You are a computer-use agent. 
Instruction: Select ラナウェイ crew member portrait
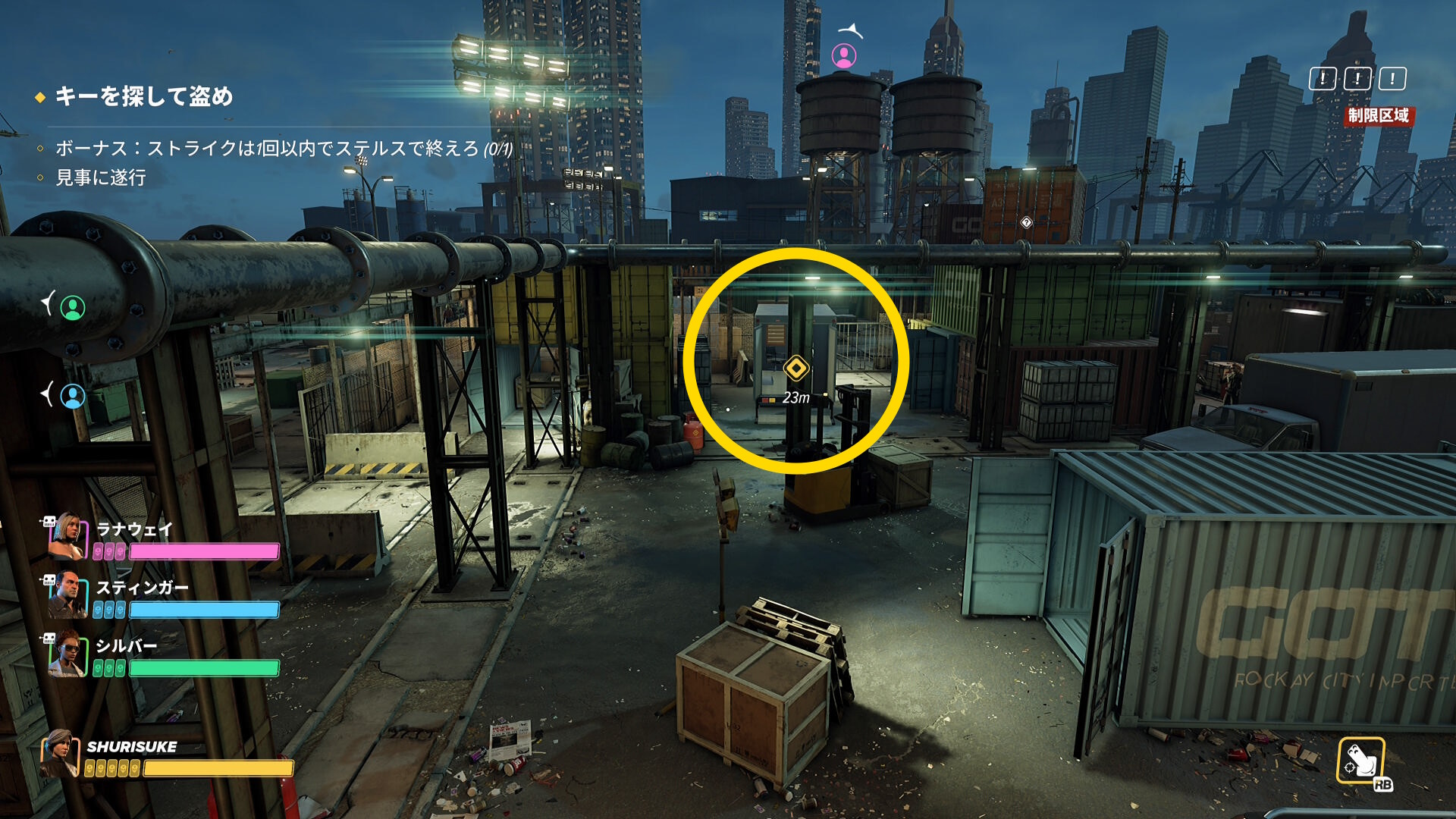[x=67, y=536]
